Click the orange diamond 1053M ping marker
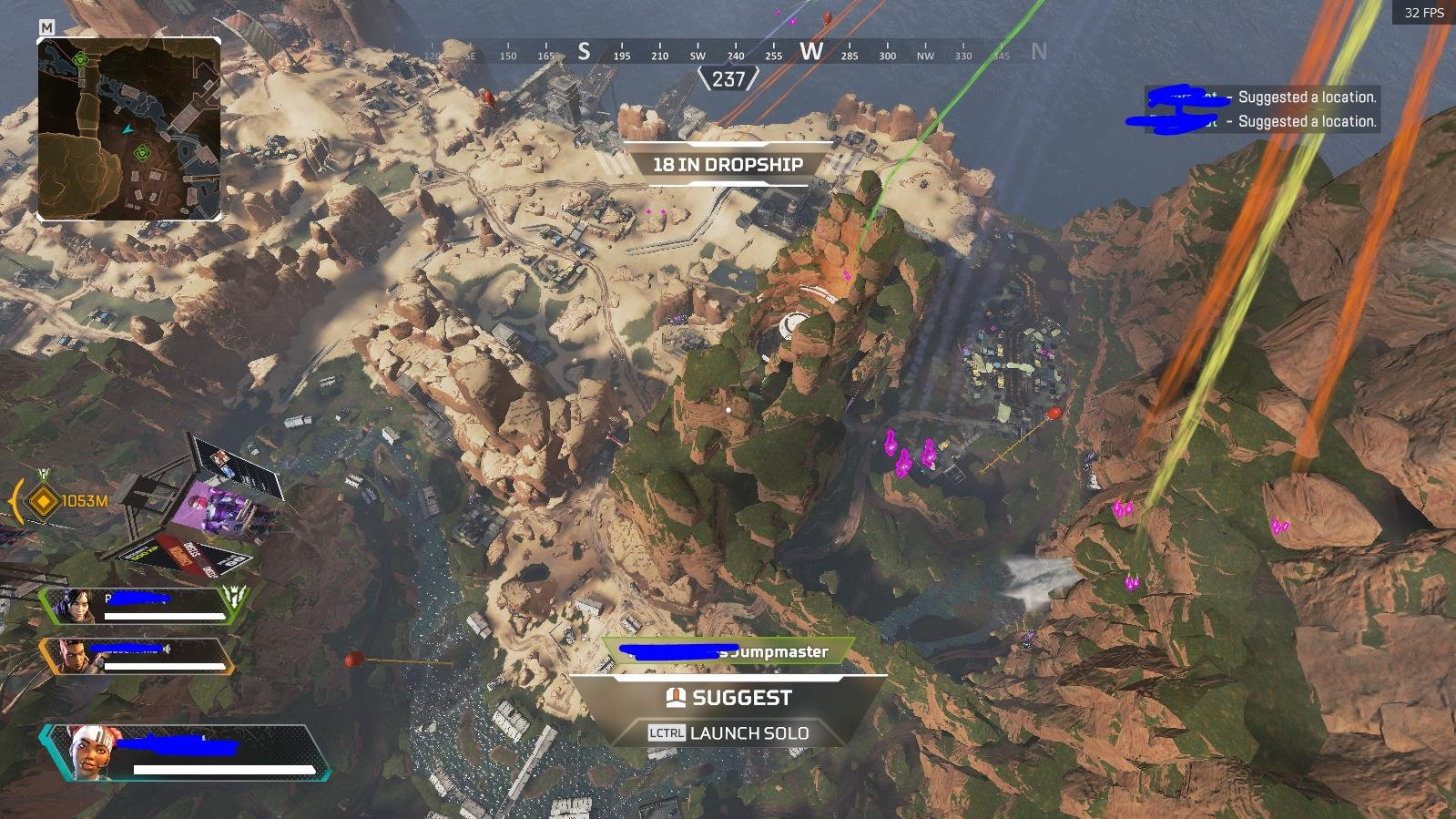Viewport: 1456px width, 819px height. click(43, 500)
